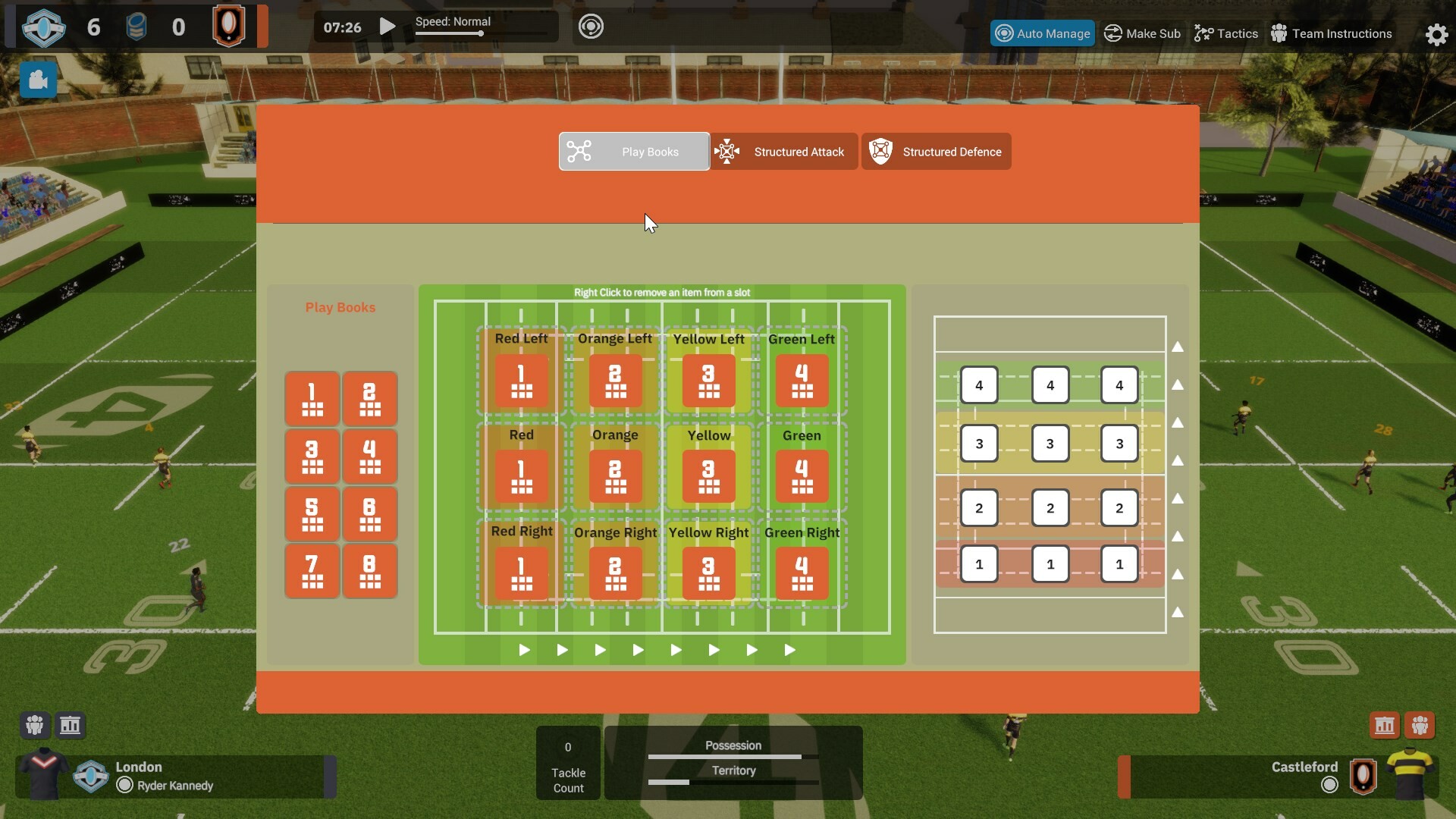Select the Castleford squad lineup icon

coord(1421,725)
